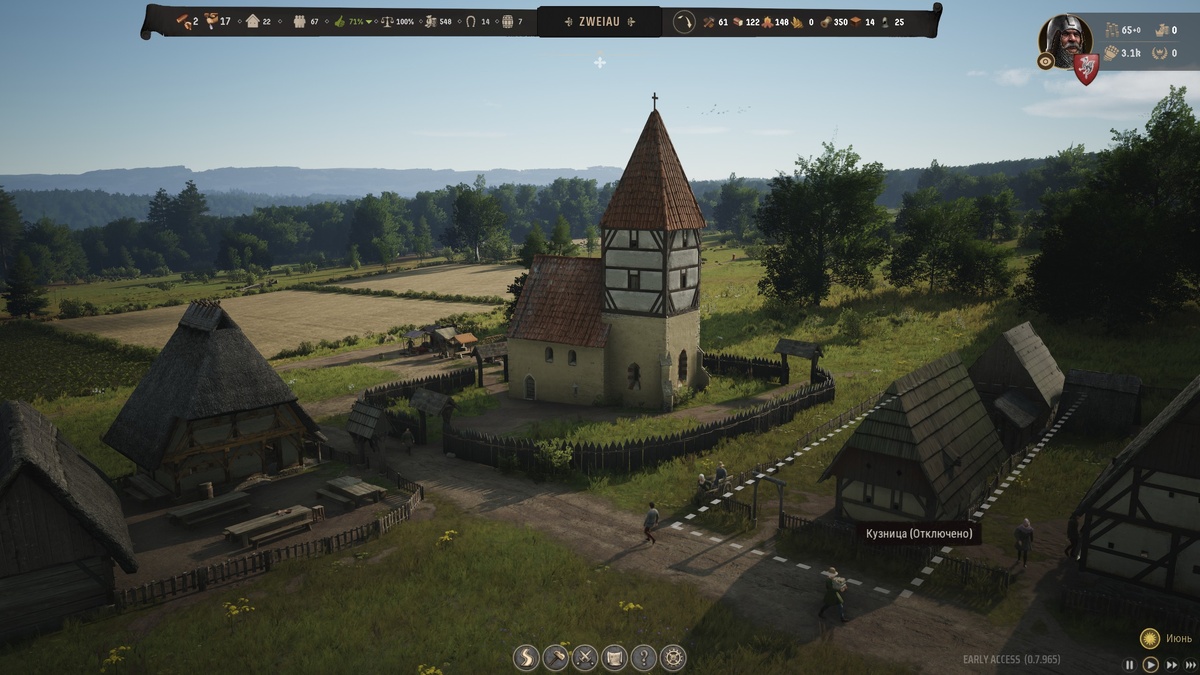Click the red heraldic shield emblem
The image size is (1200, 675).
point(1087,68)
